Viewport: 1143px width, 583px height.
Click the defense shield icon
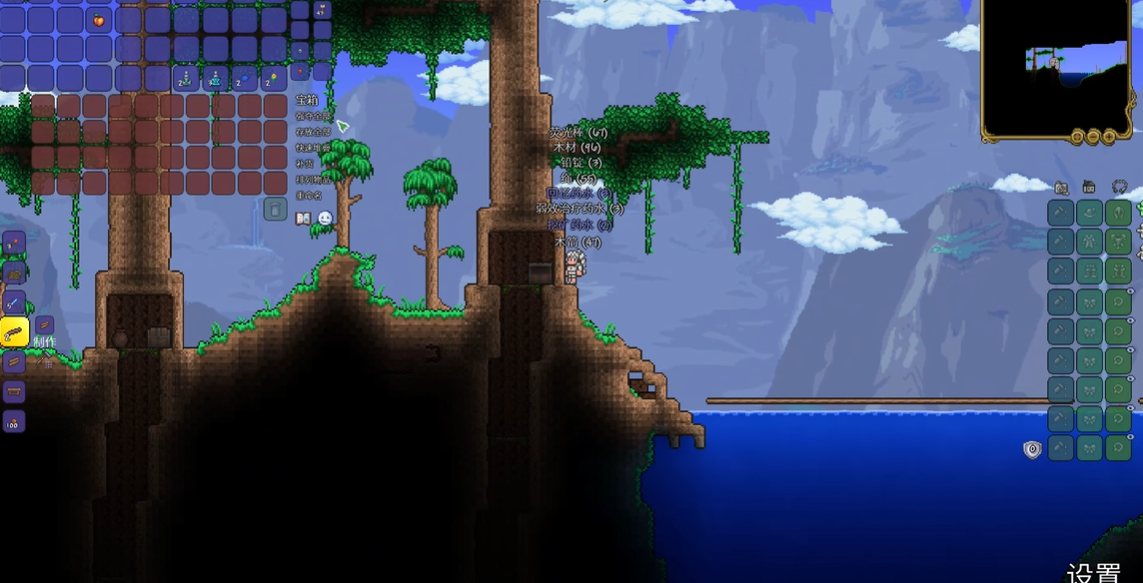coord(1033,450)
